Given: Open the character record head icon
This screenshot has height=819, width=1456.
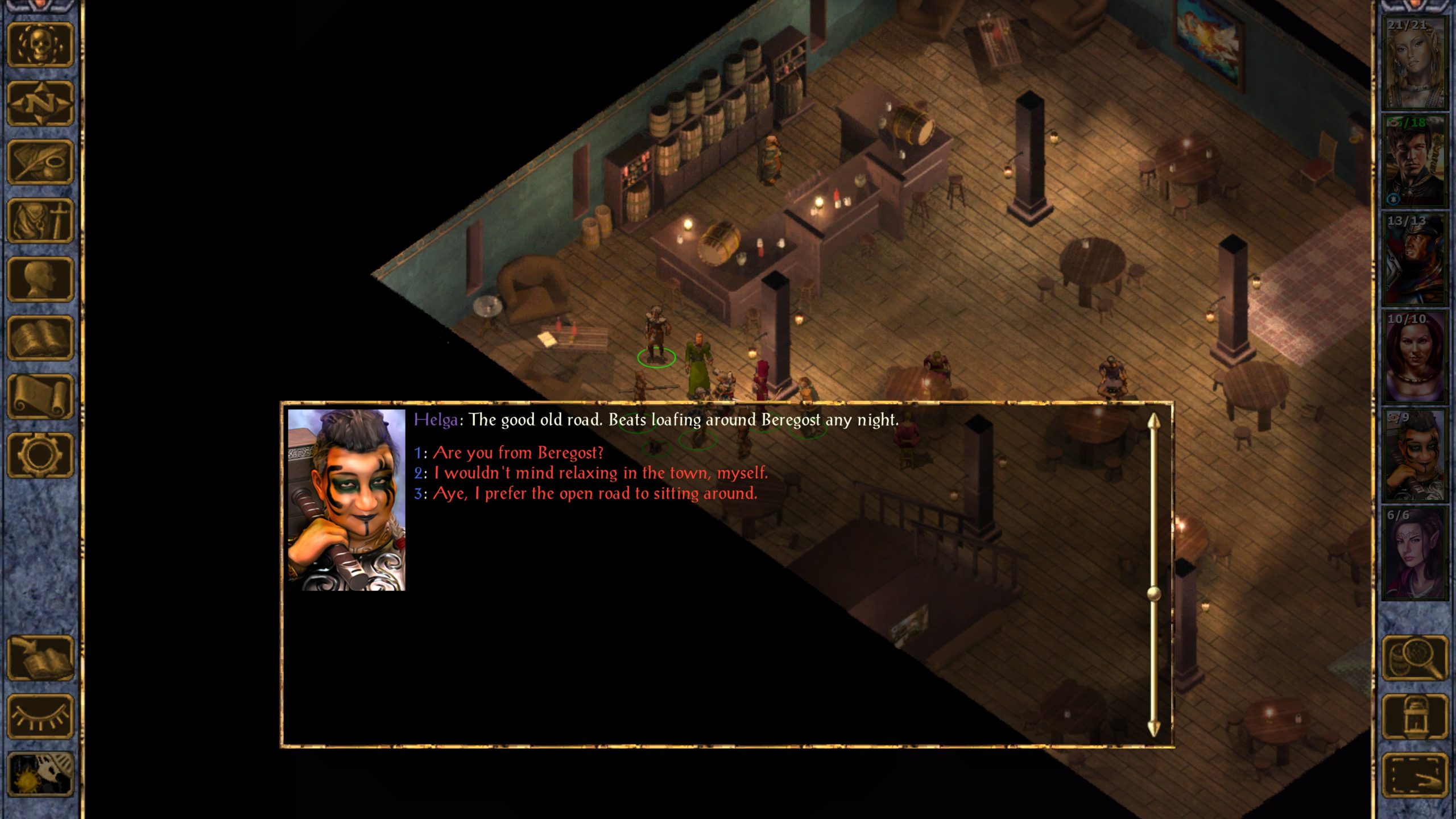Looking at the screenshot, I should pyautogui.click(x=40, y=279).
